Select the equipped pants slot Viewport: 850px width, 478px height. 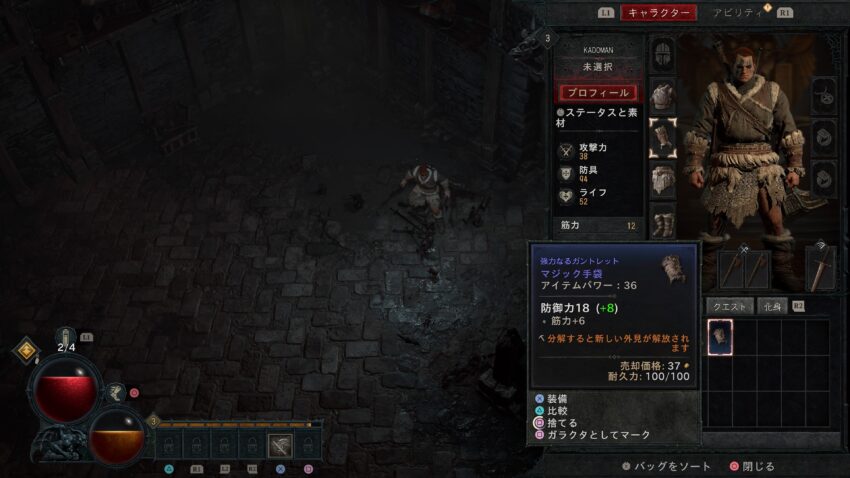(662, 181)
